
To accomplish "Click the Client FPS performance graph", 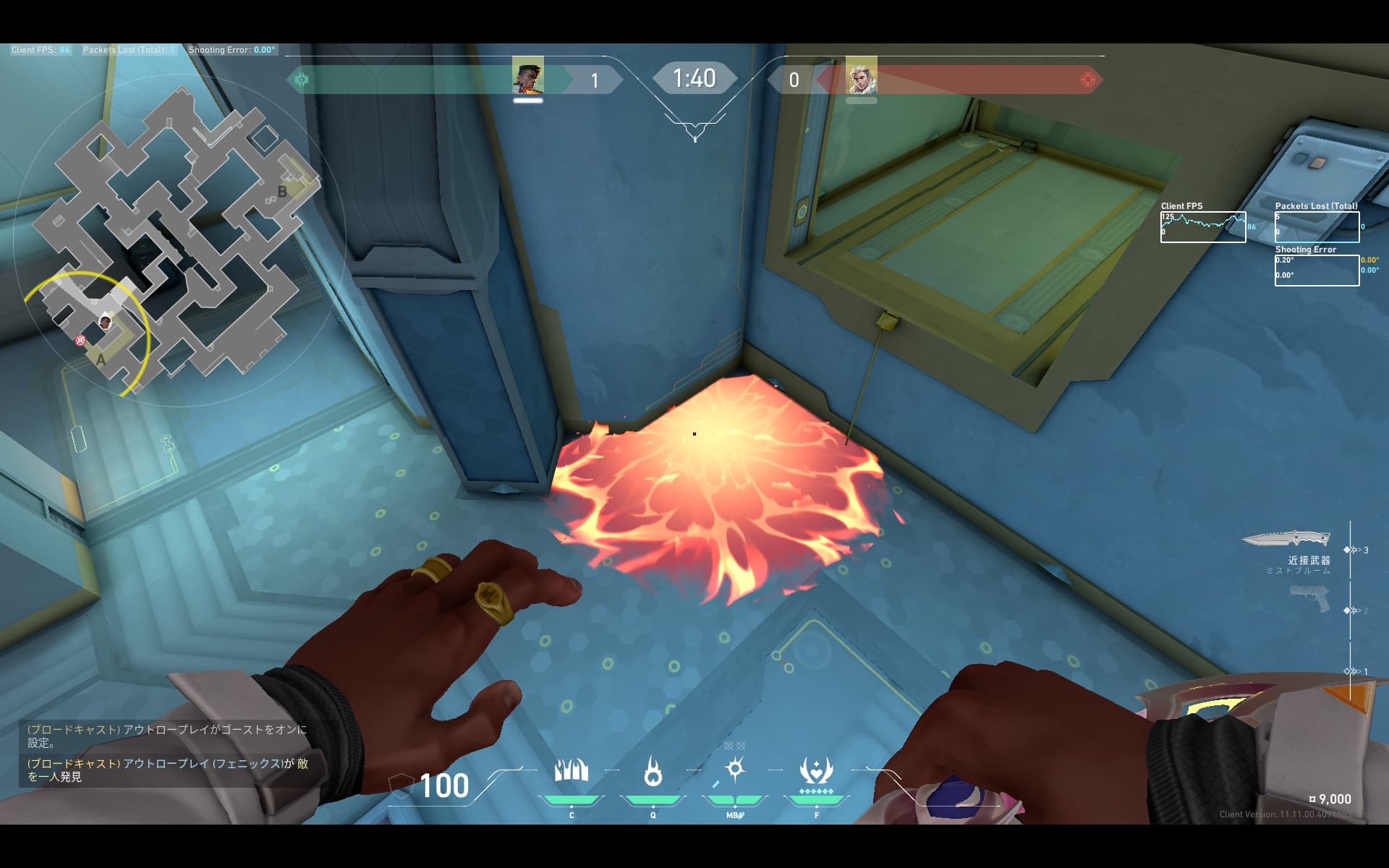I will [1203, 227].
